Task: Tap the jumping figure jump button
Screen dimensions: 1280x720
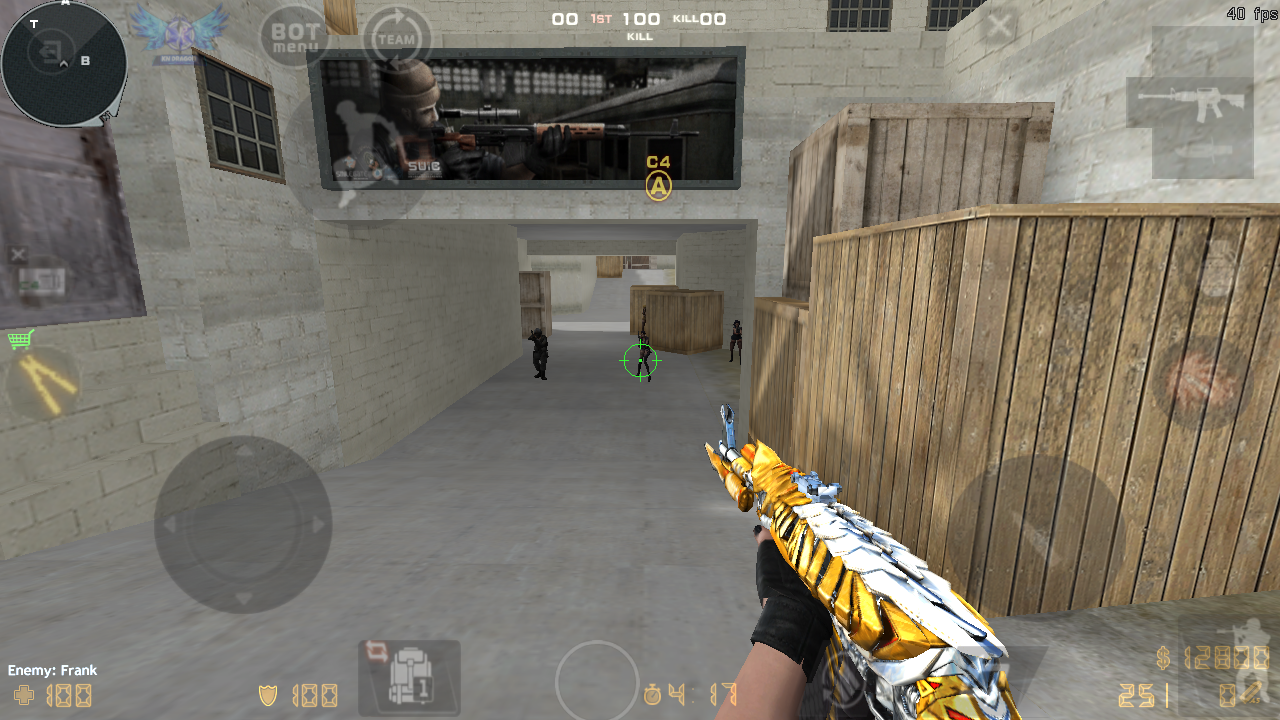Action: point(358,152)
